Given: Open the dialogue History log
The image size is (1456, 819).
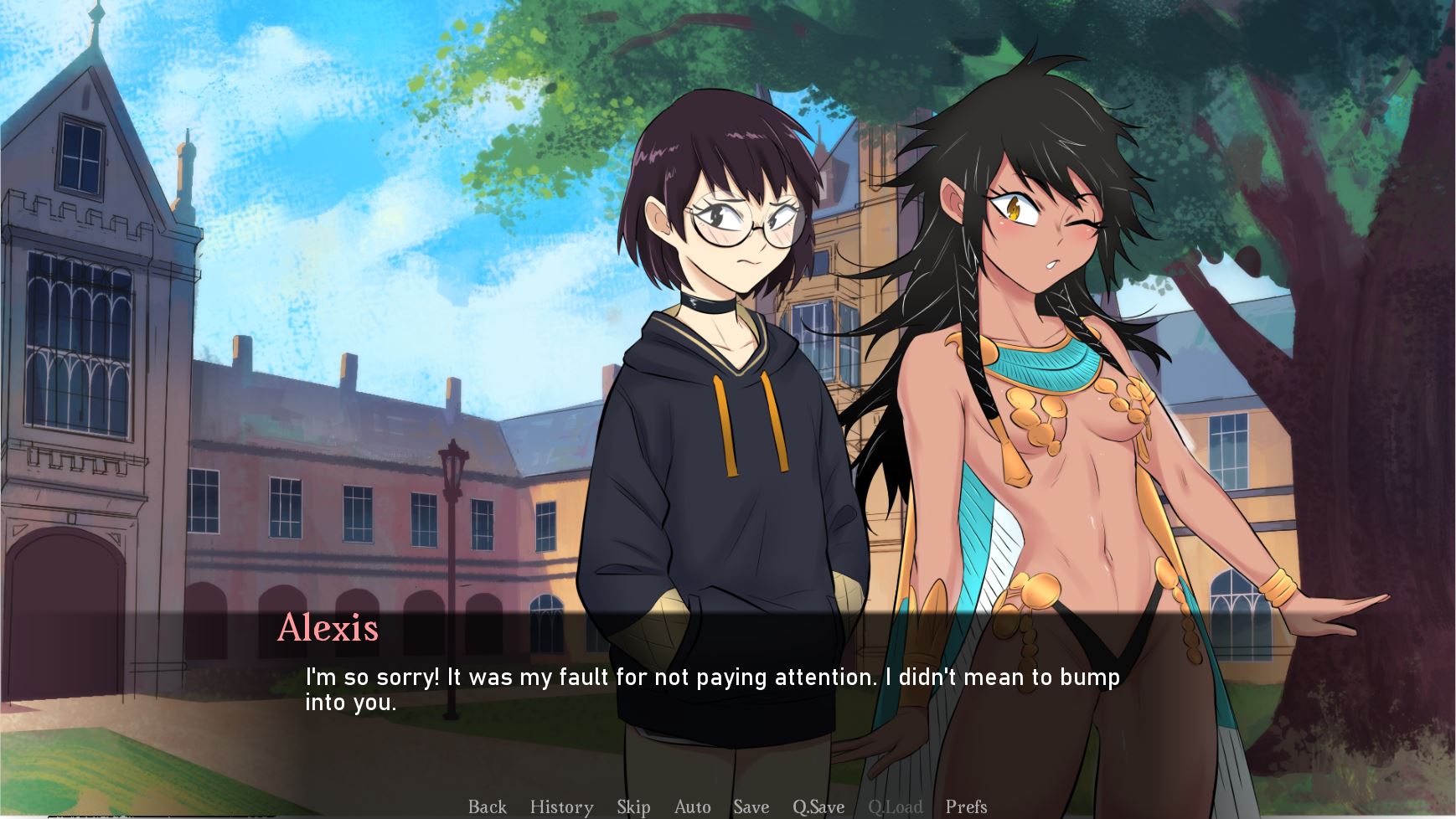Looking at the screenshot, I should [x=561, y=806].
